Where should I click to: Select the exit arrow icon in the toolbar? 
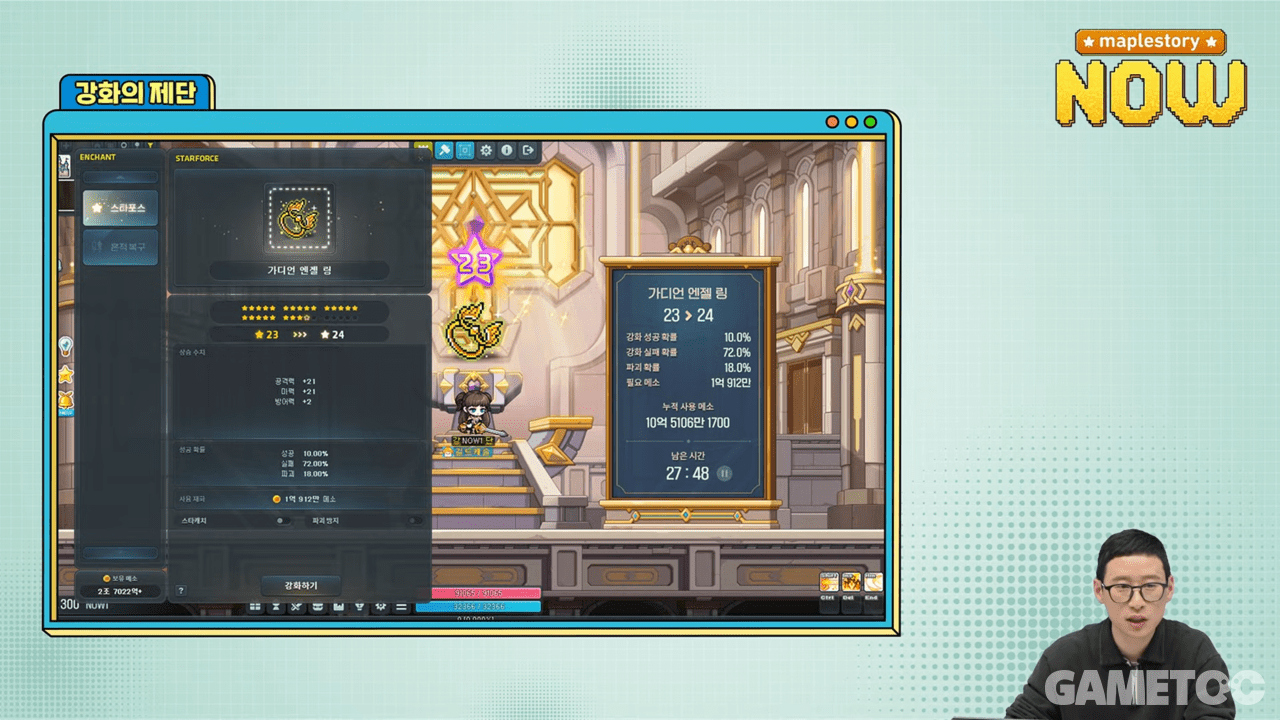click(528, 150)
